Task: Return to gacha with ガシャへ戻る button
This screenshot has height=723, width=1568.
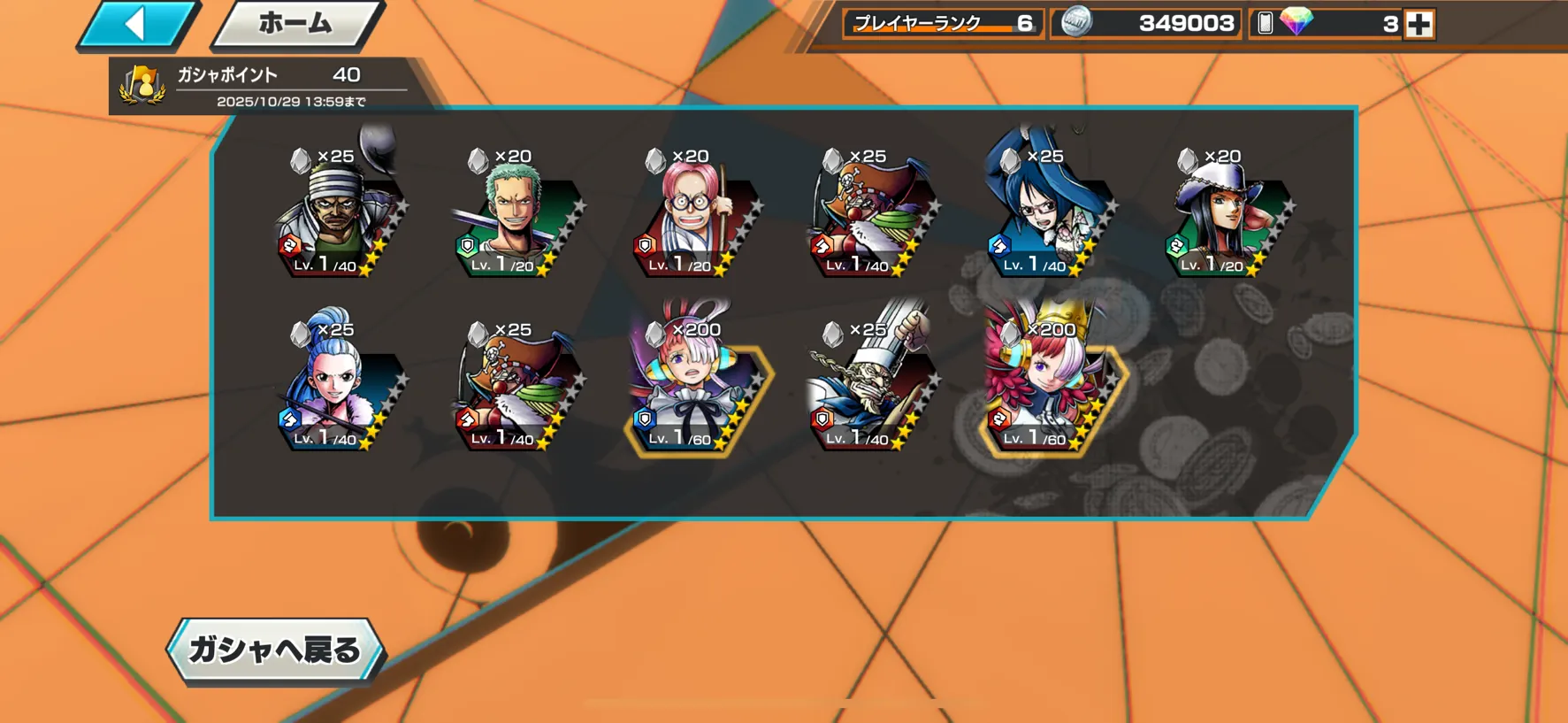Action: 275,650
